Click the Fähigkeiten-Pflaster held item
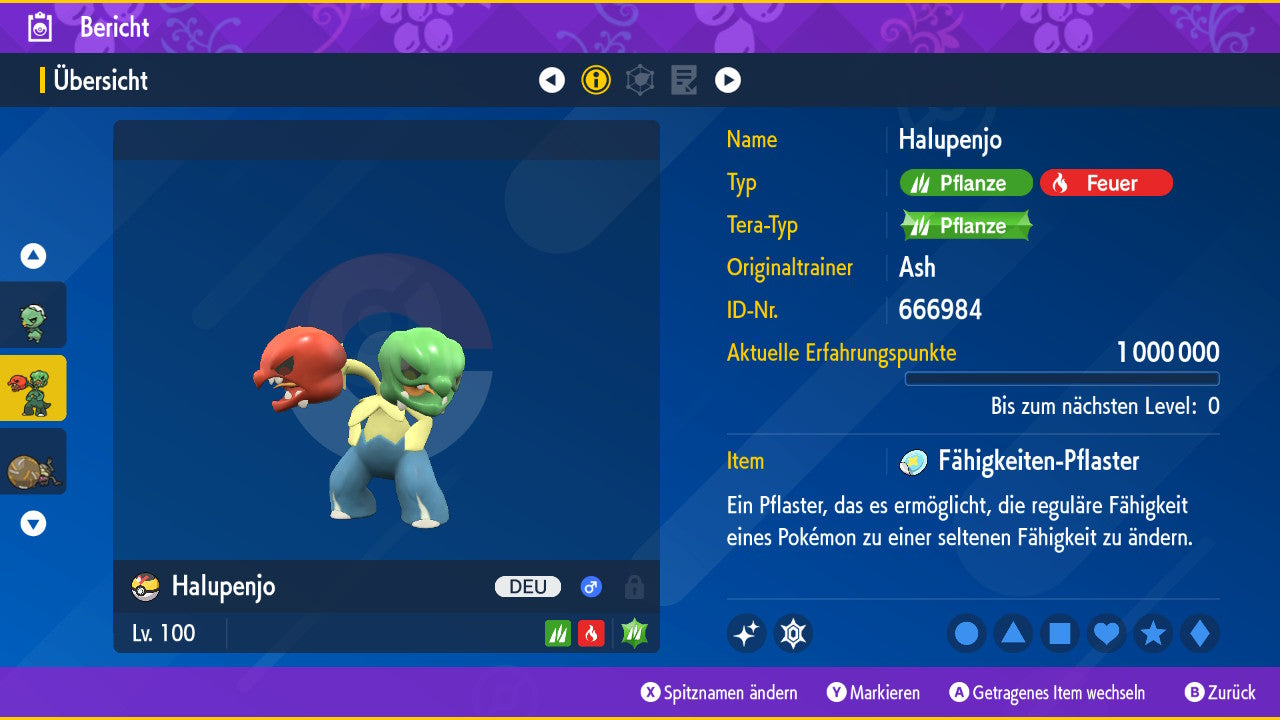Screen dimensions: 1280x720 1037,461
